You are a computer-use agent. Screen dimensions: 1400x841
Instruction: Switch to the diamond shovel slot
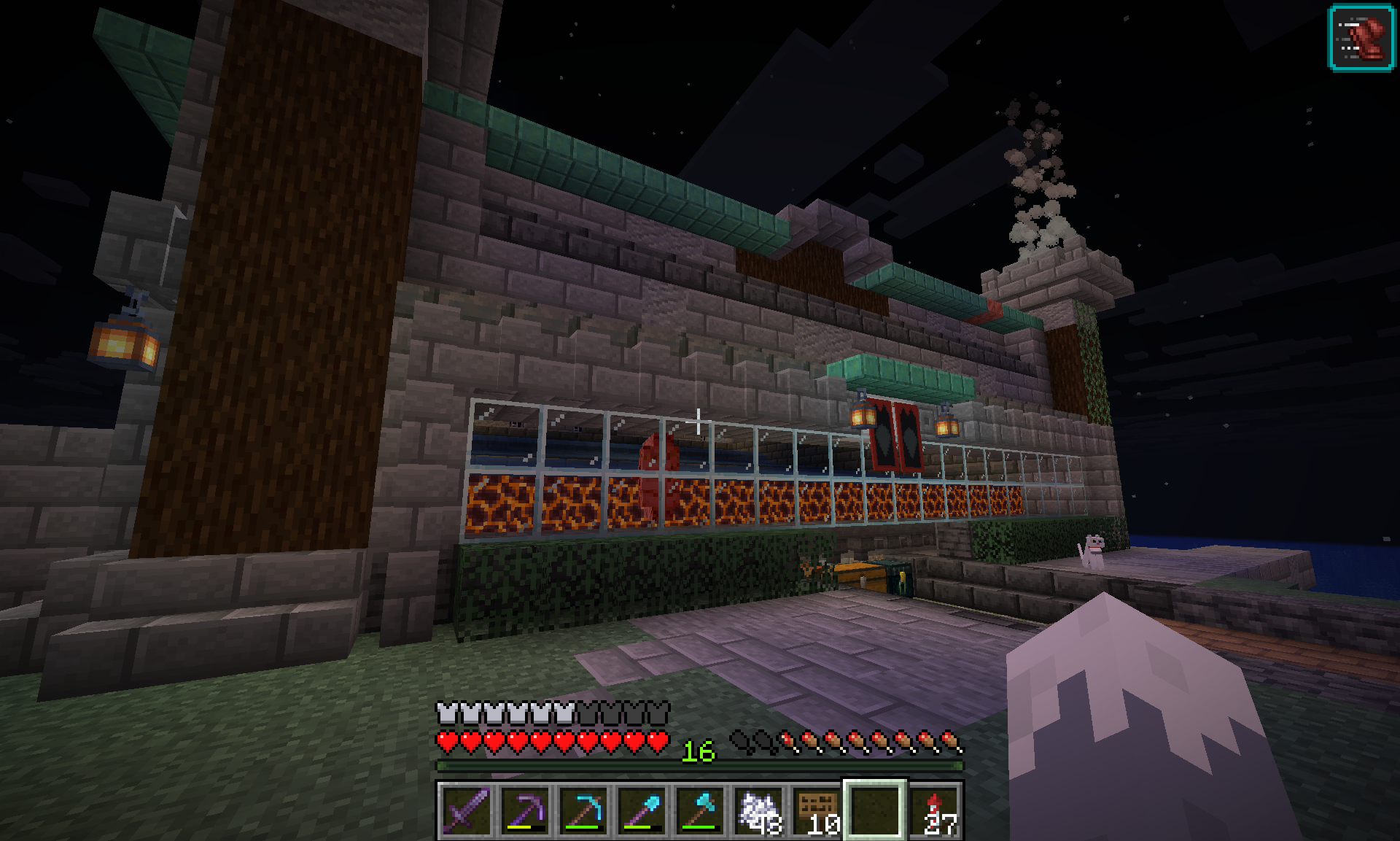tap(641, 810)
